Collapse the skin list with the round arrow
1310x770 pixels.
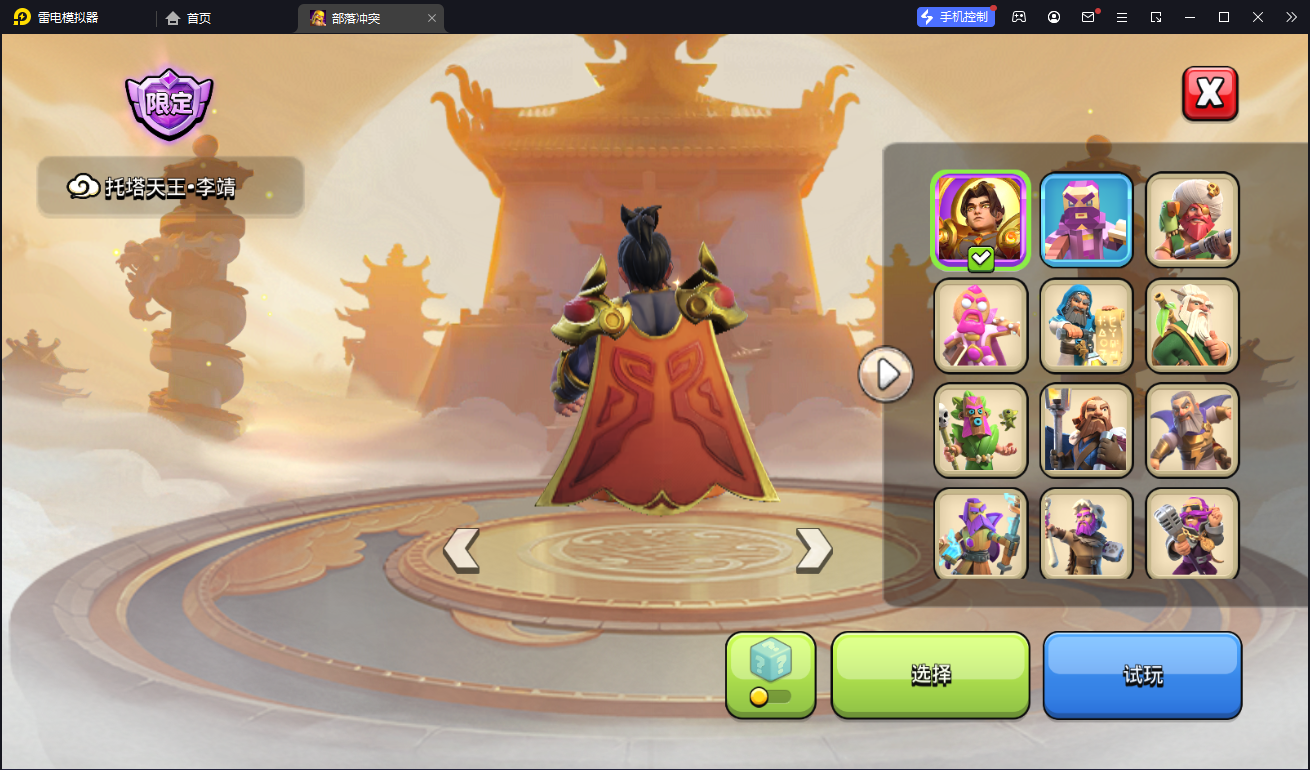pyautogui.click(x=885, y=374)
